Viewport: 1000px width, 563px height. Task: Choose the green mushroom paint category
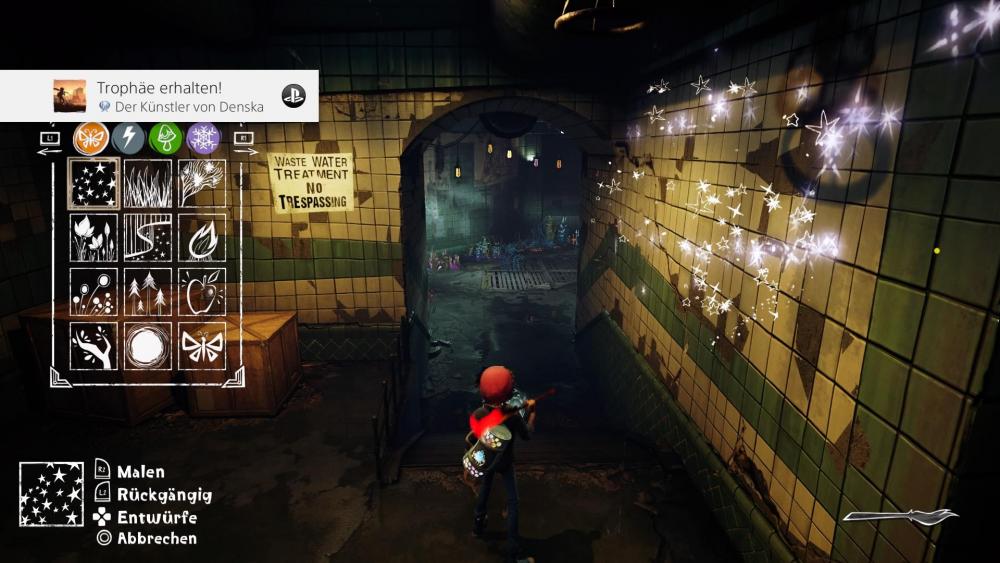coord(166,138)
